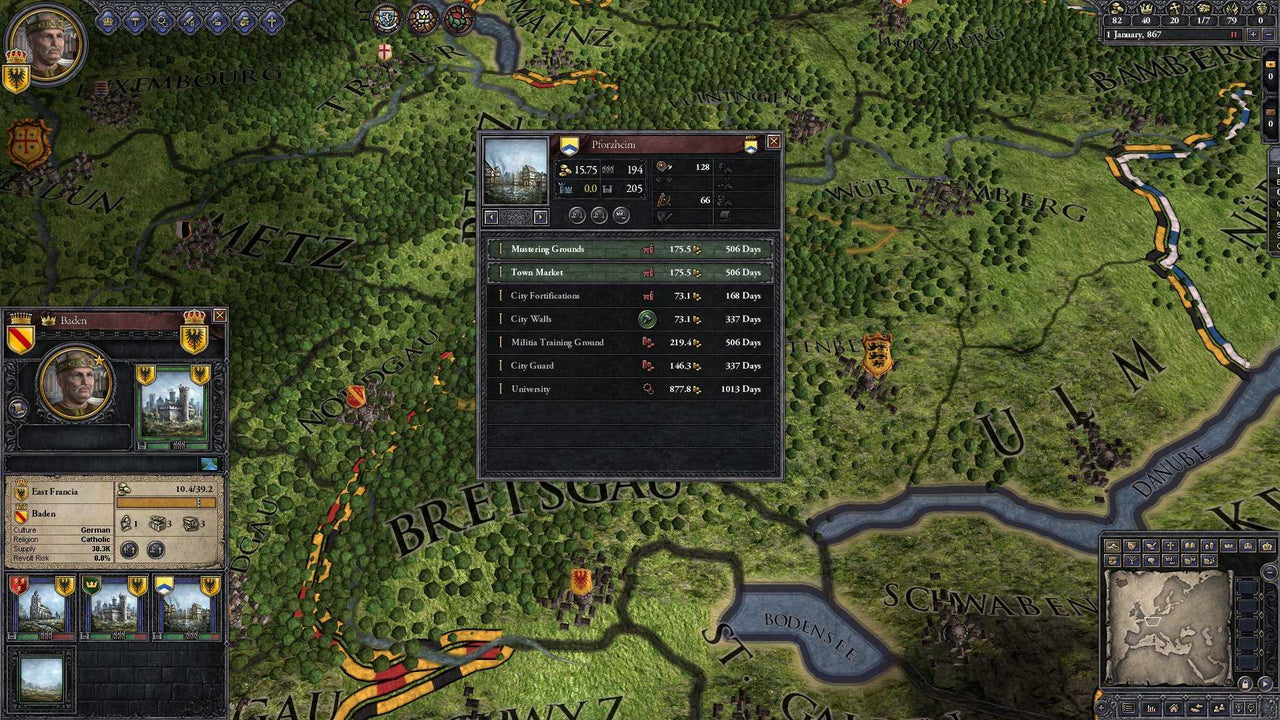
Task: Pause the game using the date bar pause indicator
Action: pyautogui.click(x=1233, y=34)
